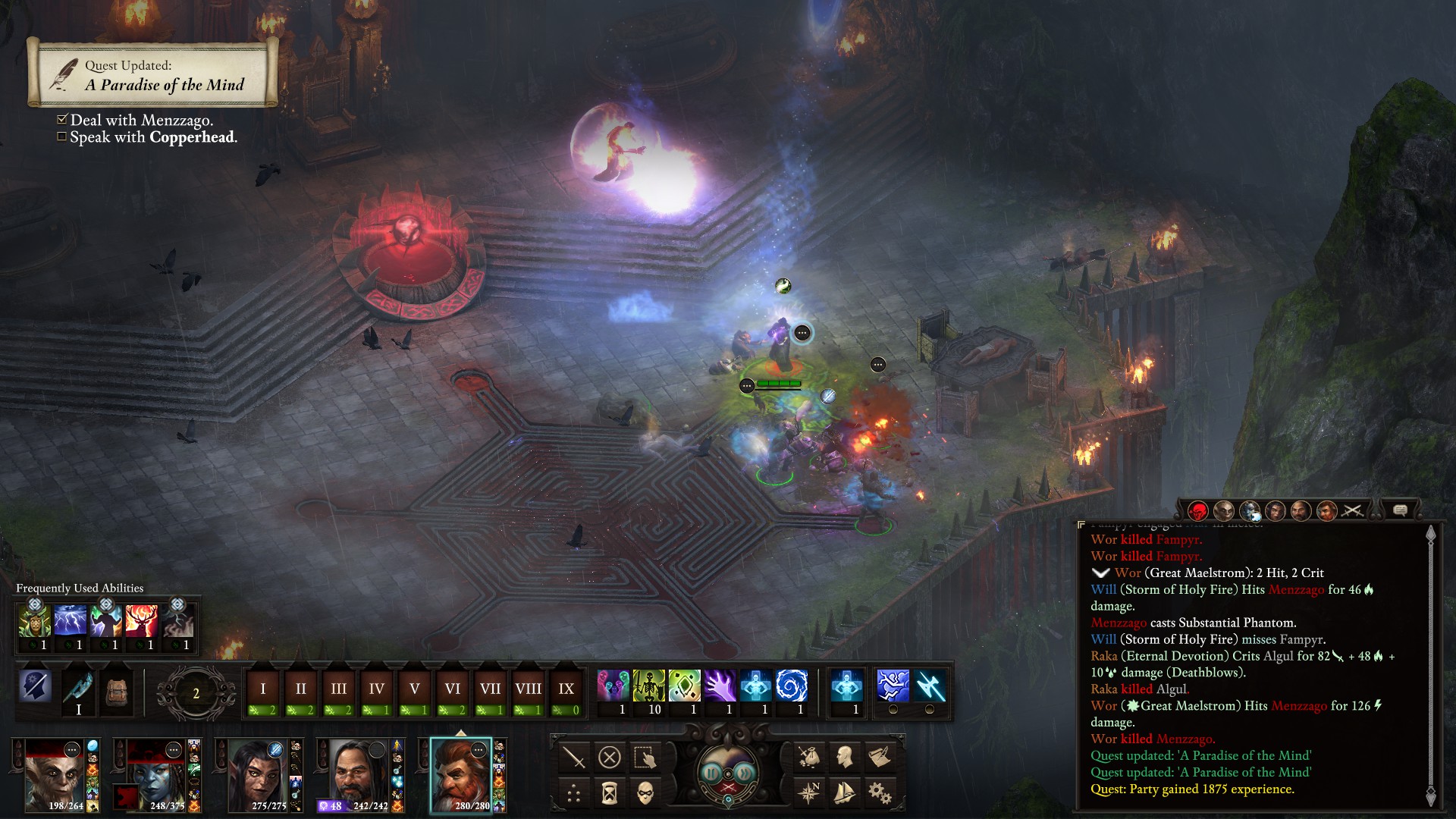Toggle stealth mode with the masked face button
This screenshot has width=1456, height=819.
(645, 793)
